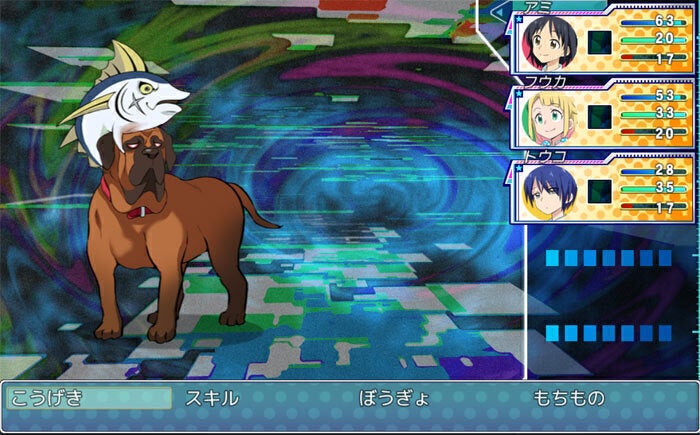Open the スキル skill menu
The width and height of the screenshot is (700, 435).
pos(212,397)
